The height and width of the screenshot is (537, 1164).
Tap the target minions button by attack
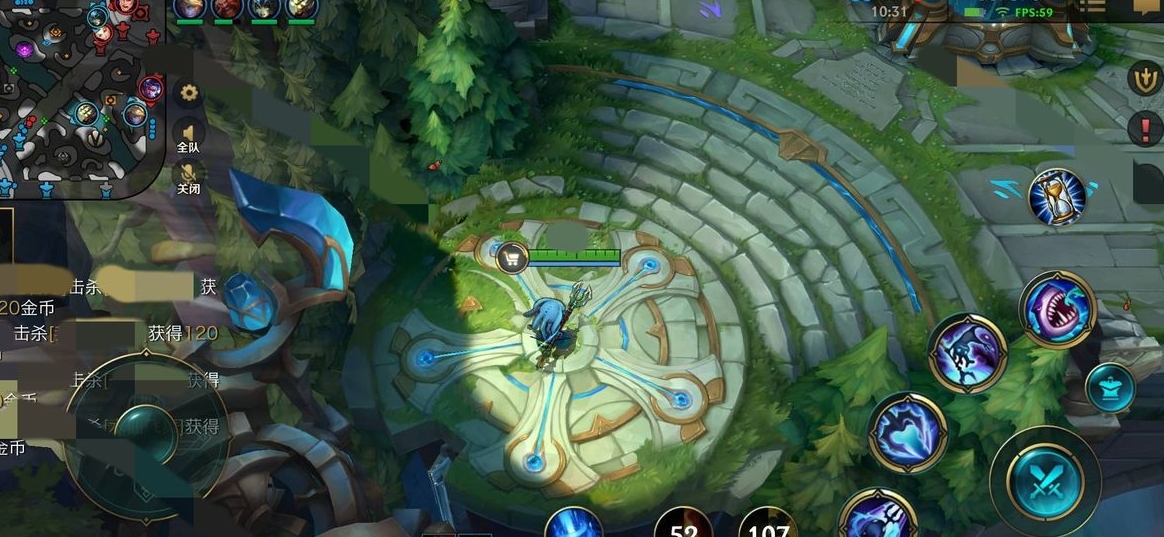point(1110,387)
